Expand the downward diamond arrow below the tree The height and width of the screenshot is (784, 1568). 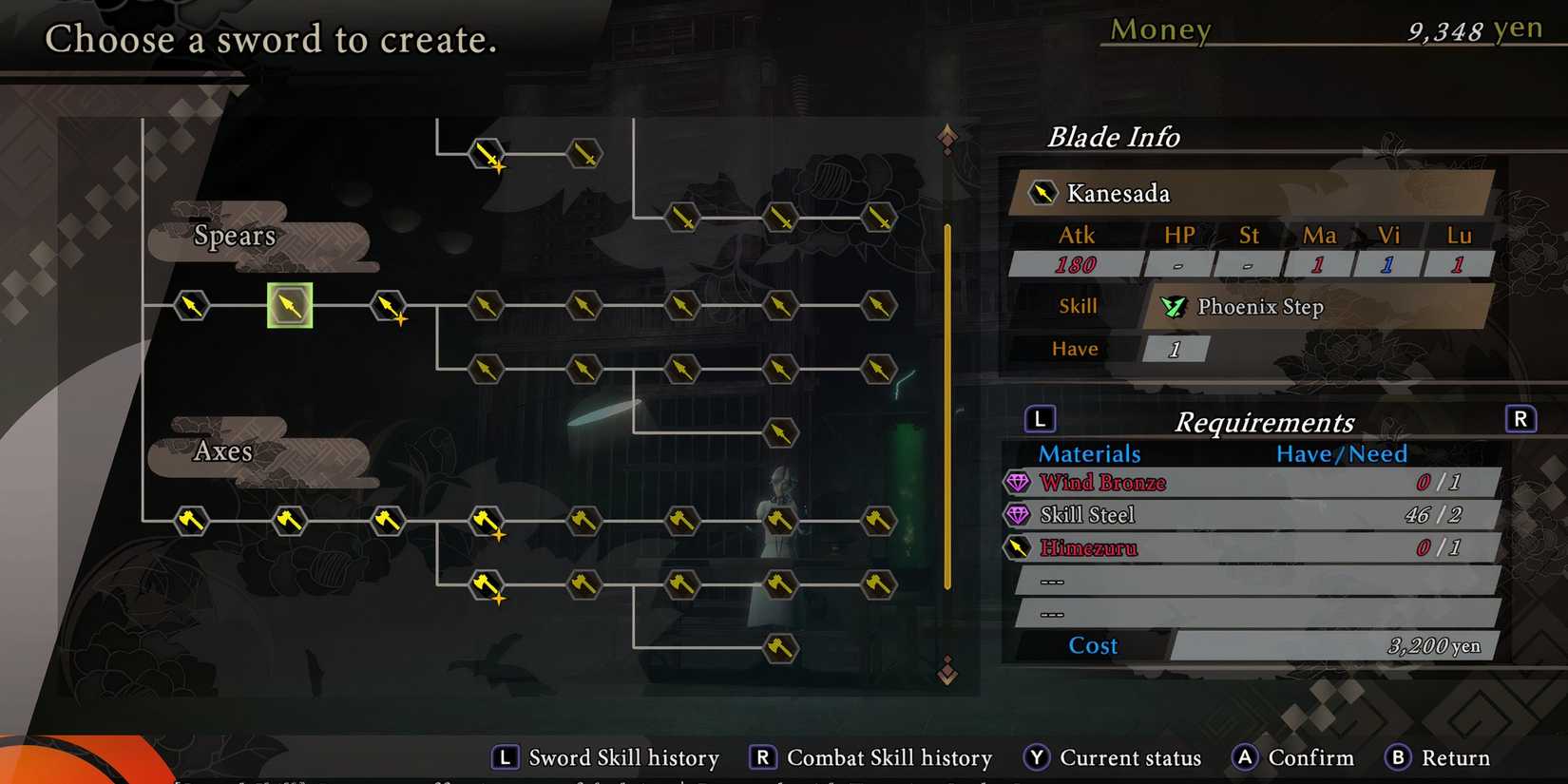(x=946, y=673)
